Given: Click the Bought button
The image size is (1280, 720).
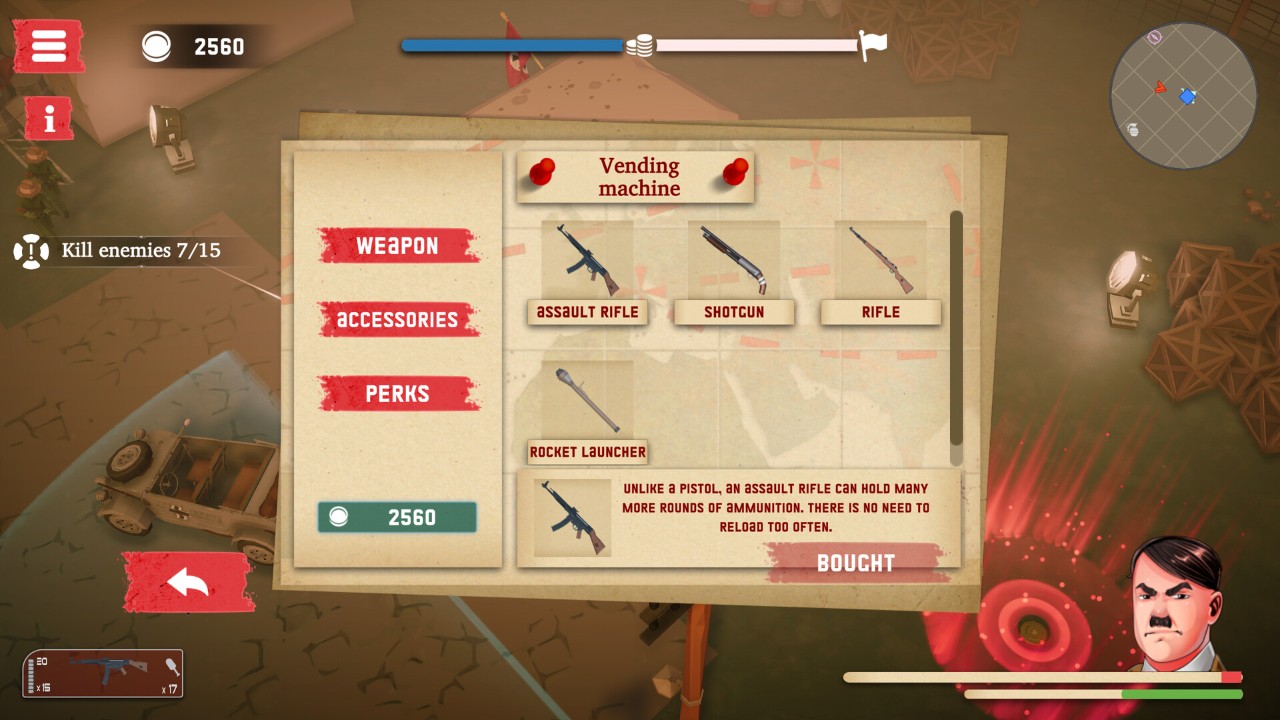Looking at the screenshot, I should coord(856,562).
